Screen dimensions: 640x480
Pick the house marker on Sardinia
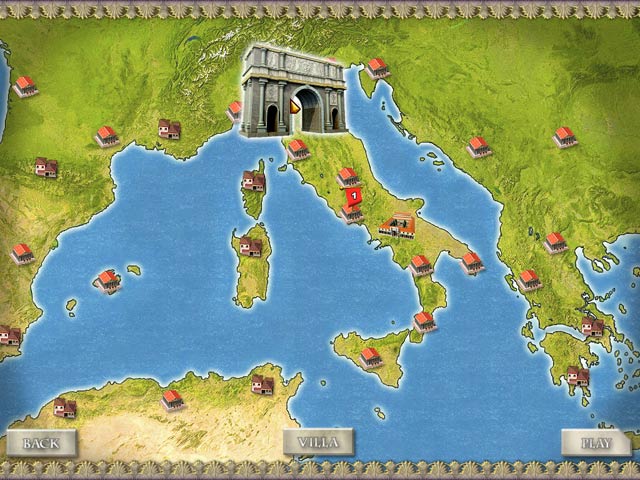[250, 246]
